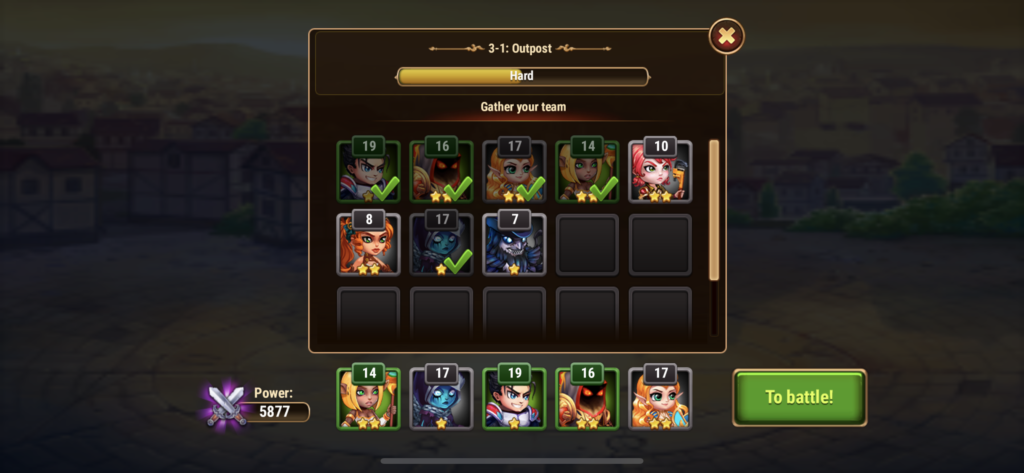
Task: Close the Outpost team selection window
Action: tap(726, 37)
